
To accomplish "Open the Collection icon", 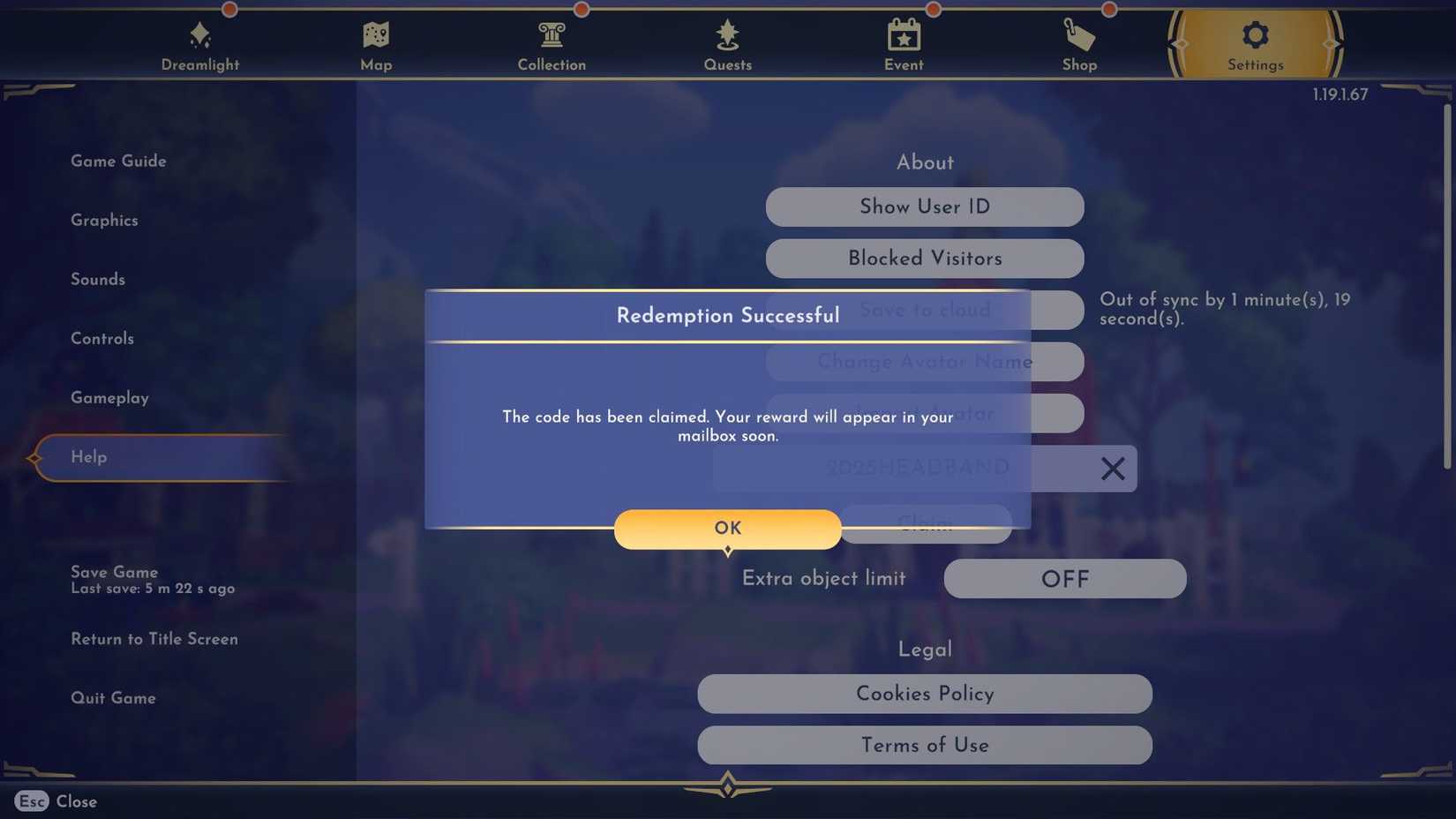I will pyautogui.click(x=552, y=37).
